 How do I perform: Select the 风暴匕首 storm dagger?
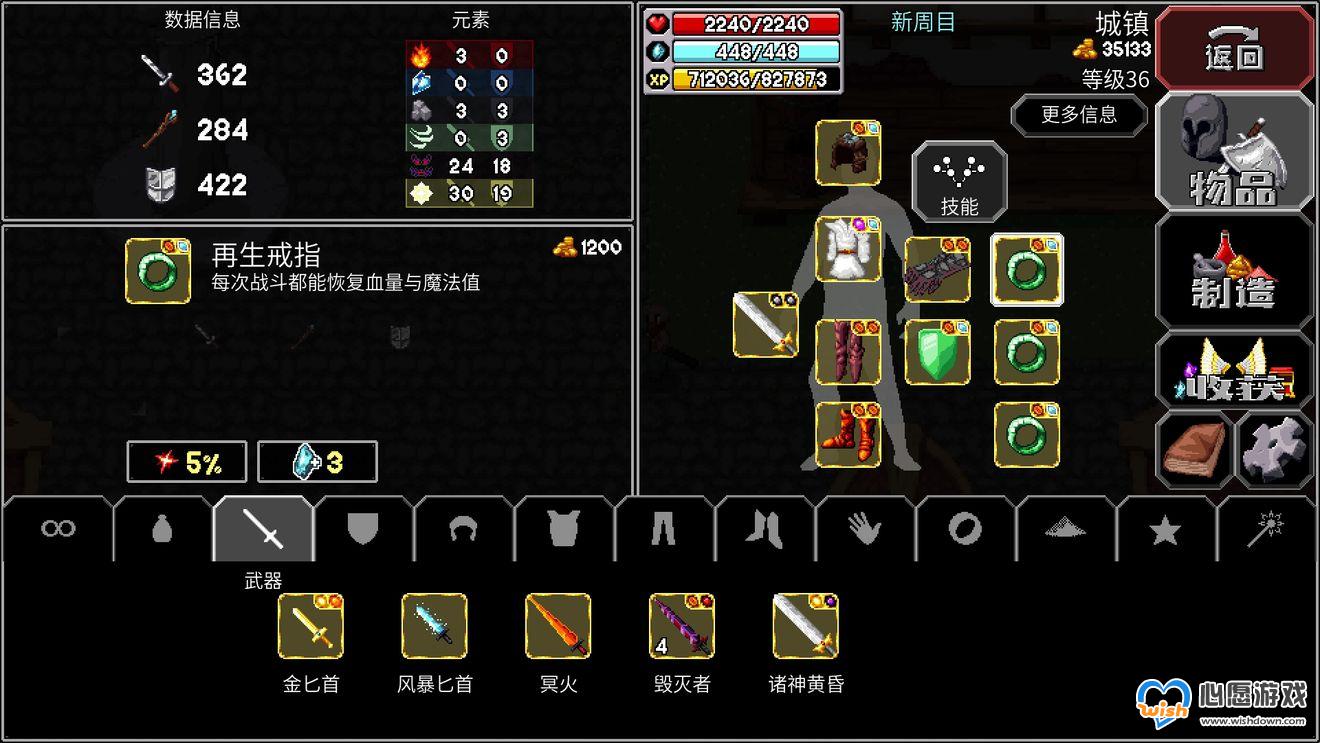(x=435, y=625)
